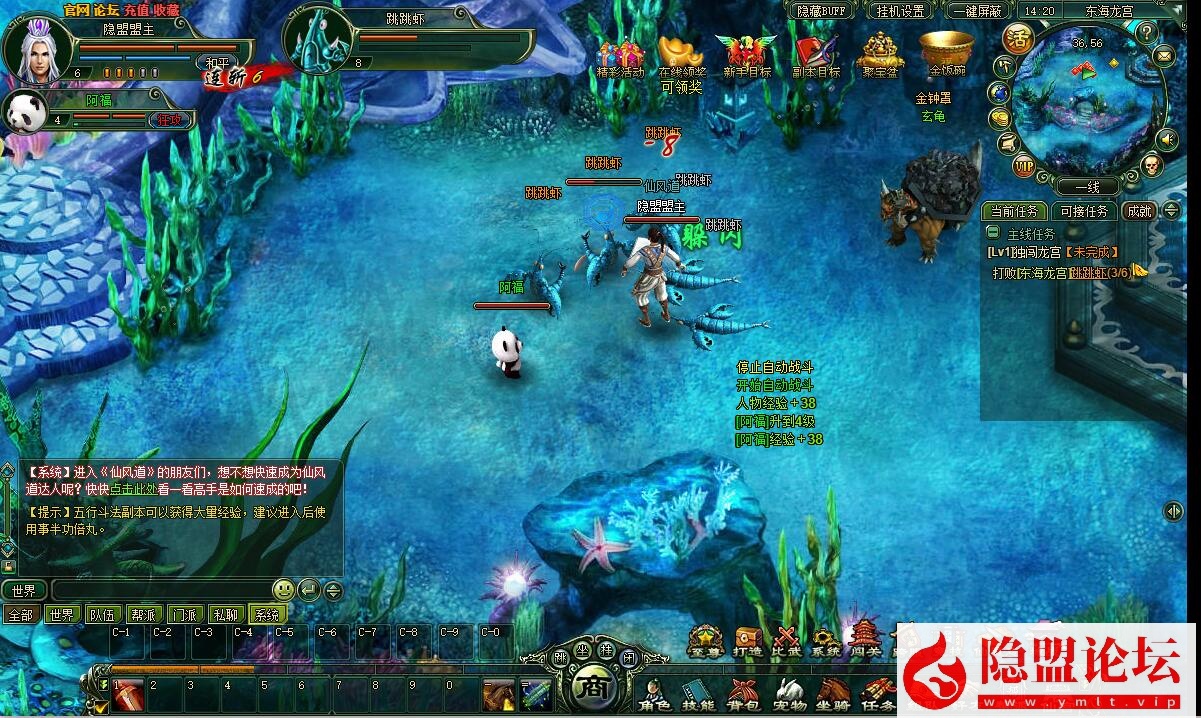Open the smiley emoji picker
The height and width of the screenshot is (718, 1201).
284,590
